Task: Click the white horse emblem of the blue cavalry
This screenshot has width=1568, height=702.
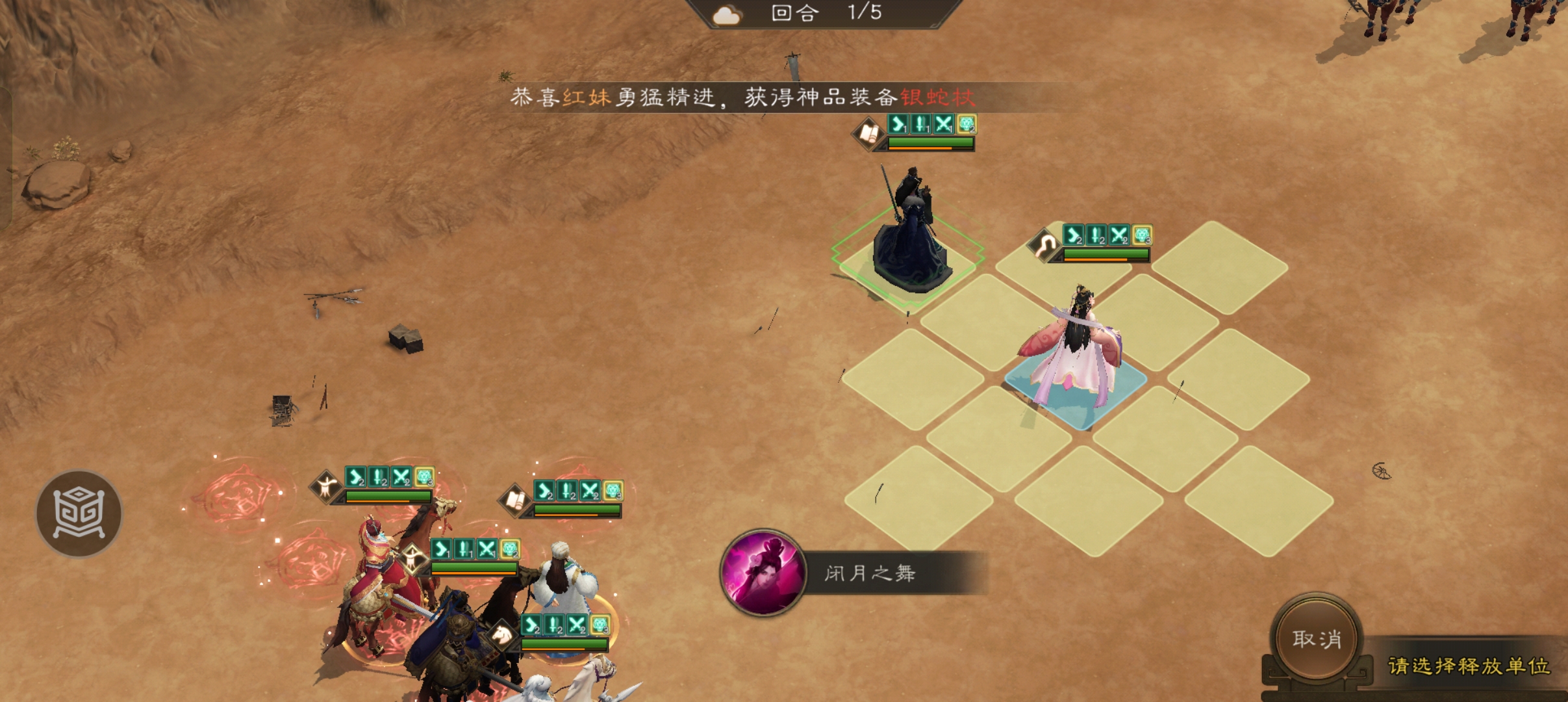Action: click(501, 635)
